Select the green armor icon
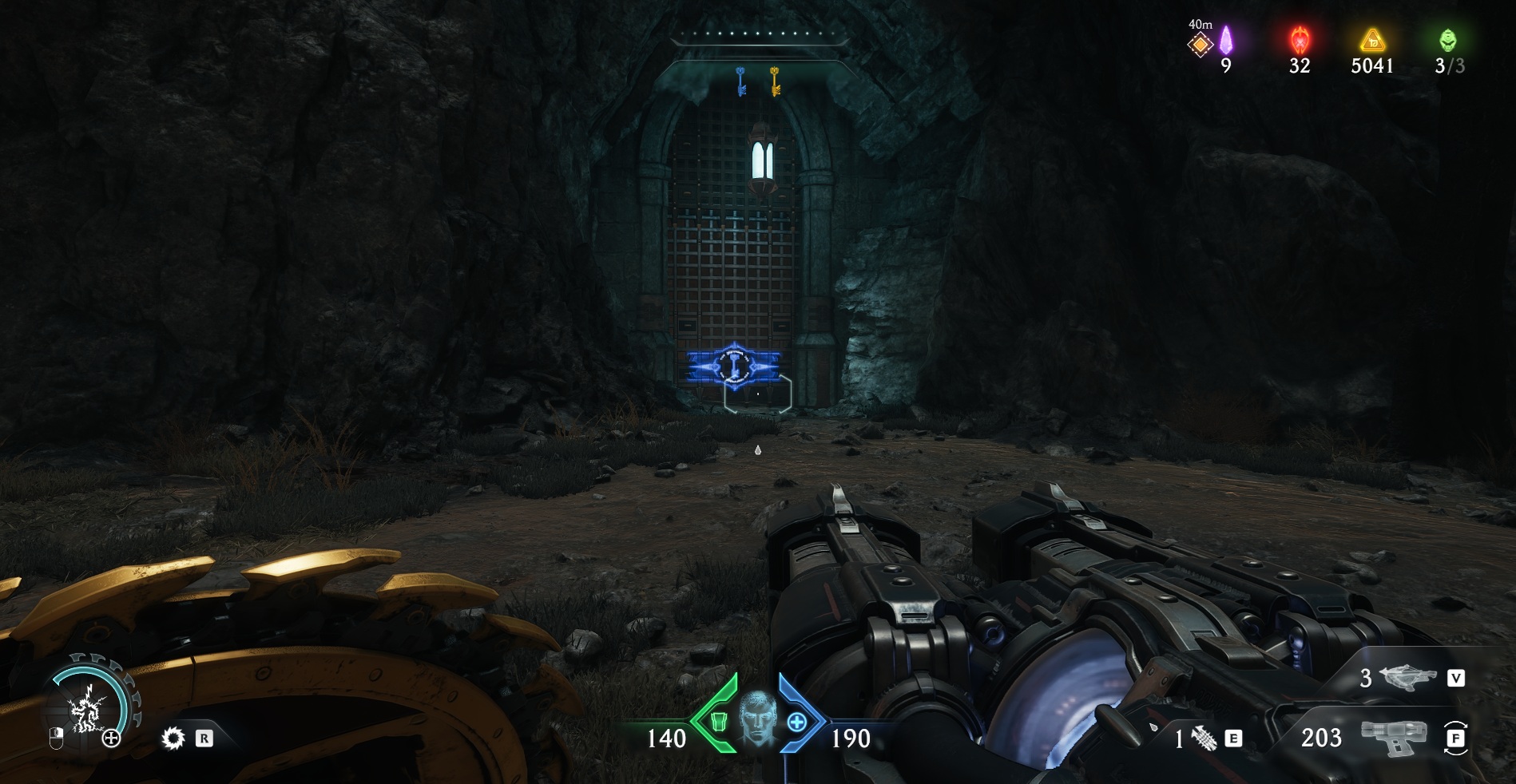The height and width of the screenshot is (784, 1516). pyautogui.click(x=719, y=722)
